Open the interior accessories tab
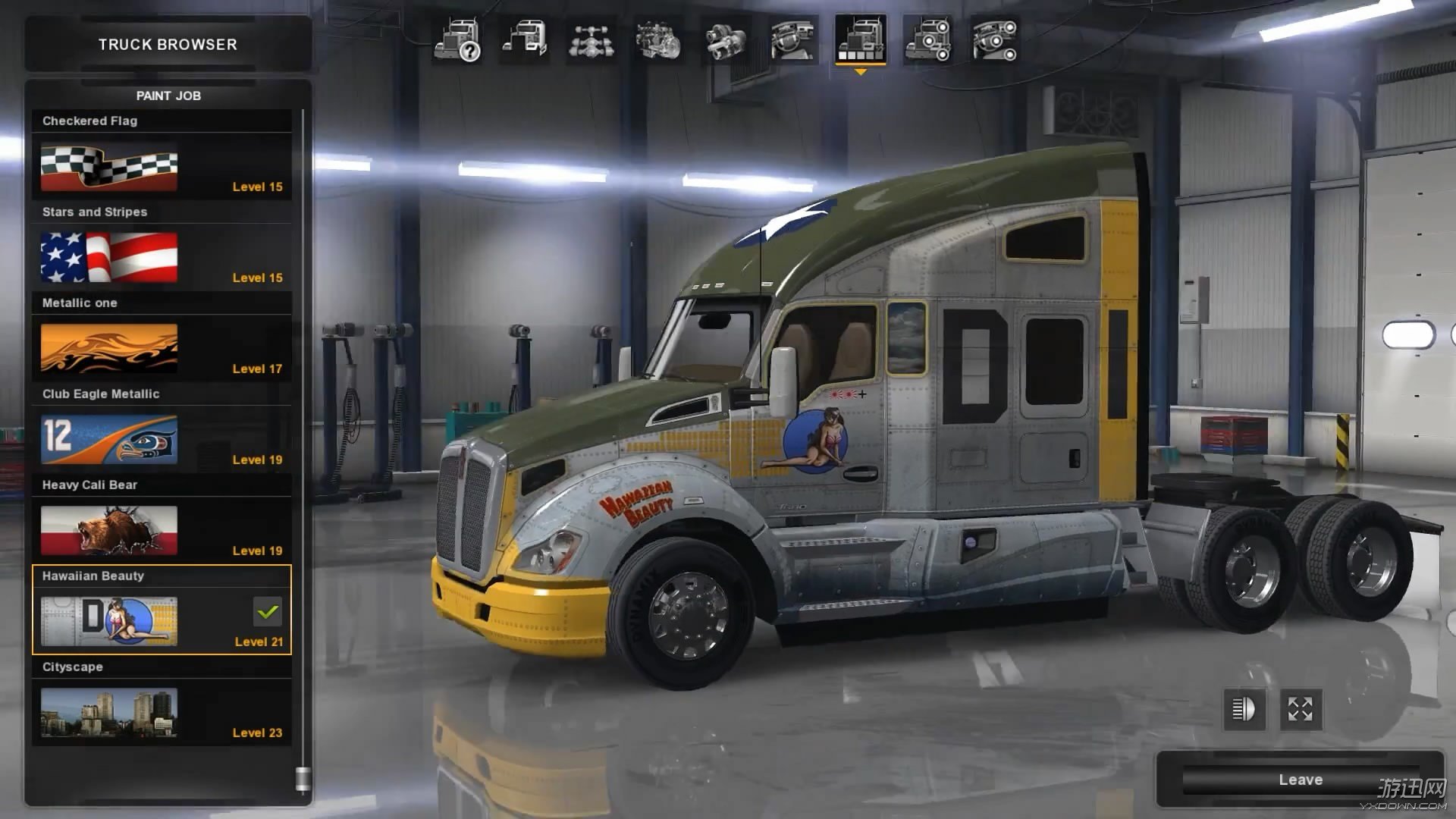This screenshot has height=819, width=1456. click(995, 40)
